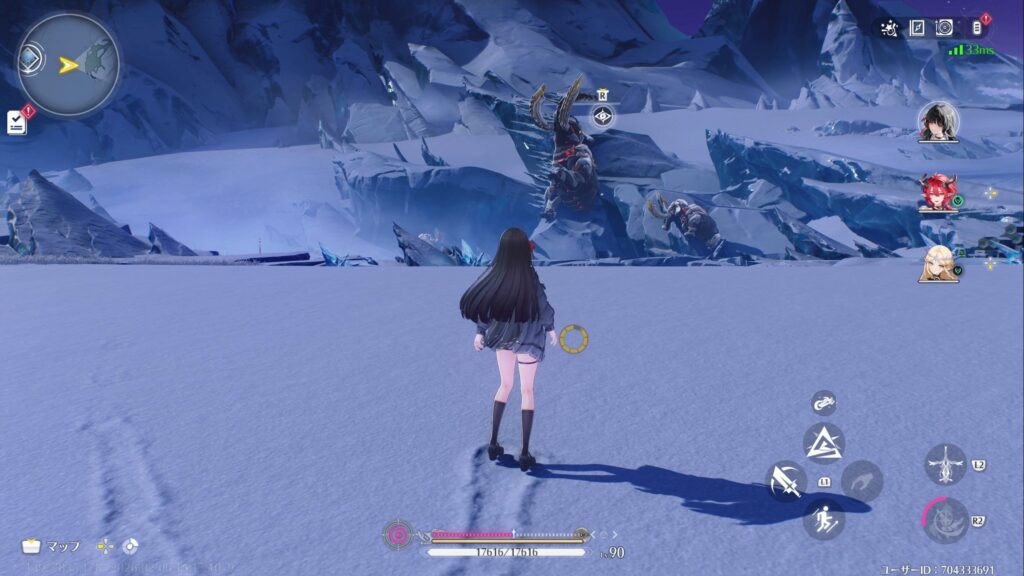The image size is (1024, 576).
Task: Tap the running figure dash button
Action: (824, 519)
